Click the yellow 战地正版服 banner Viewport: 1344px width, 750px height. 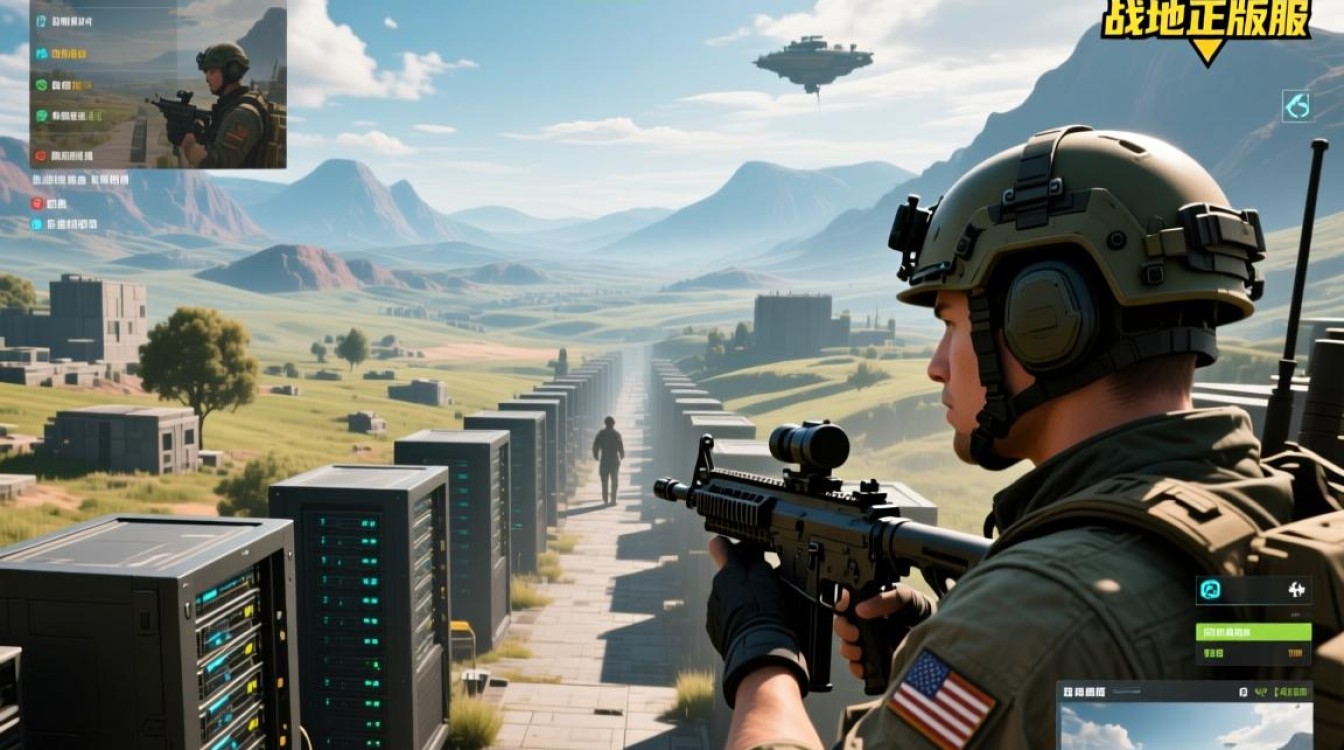(1206, 20)
